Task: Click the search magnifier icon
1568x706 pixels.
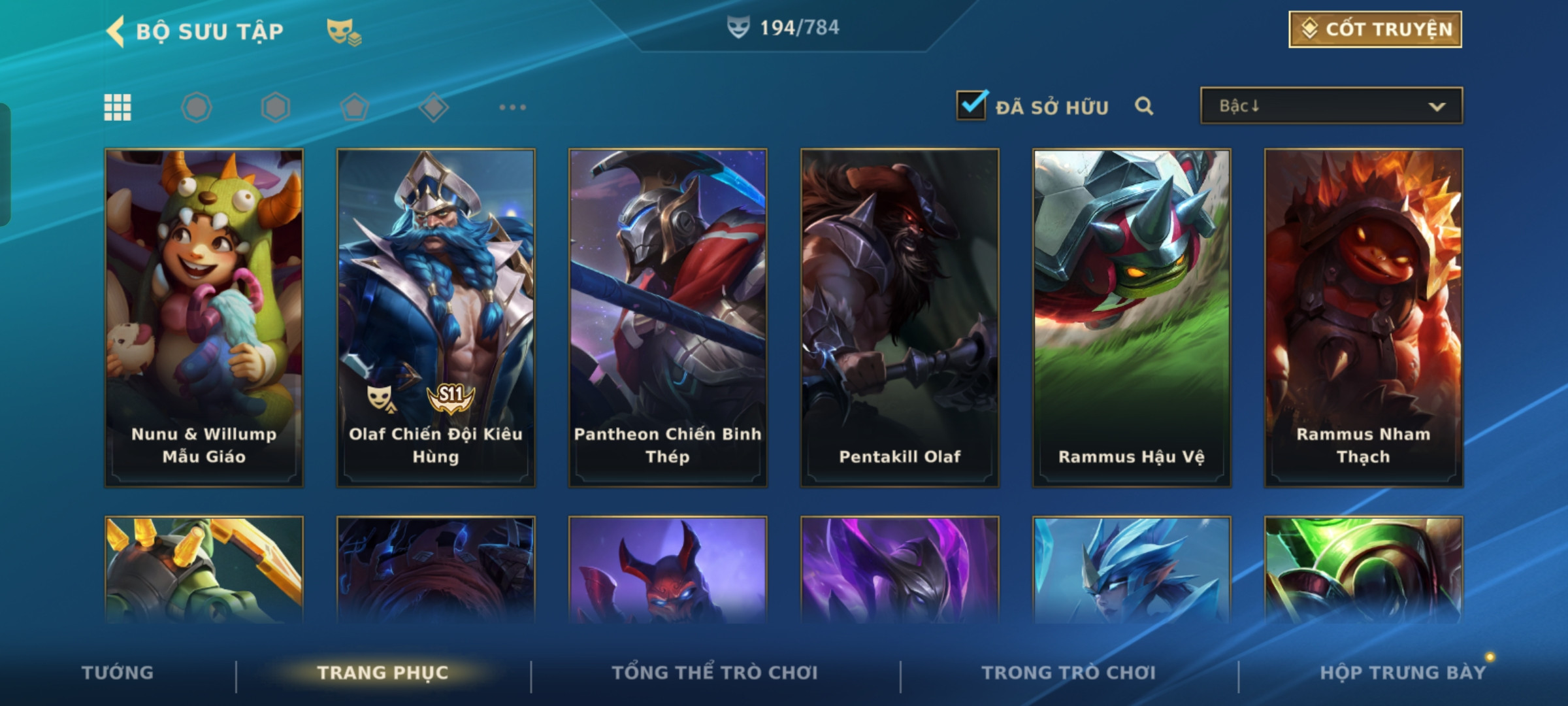Action: click(1143, 106)
